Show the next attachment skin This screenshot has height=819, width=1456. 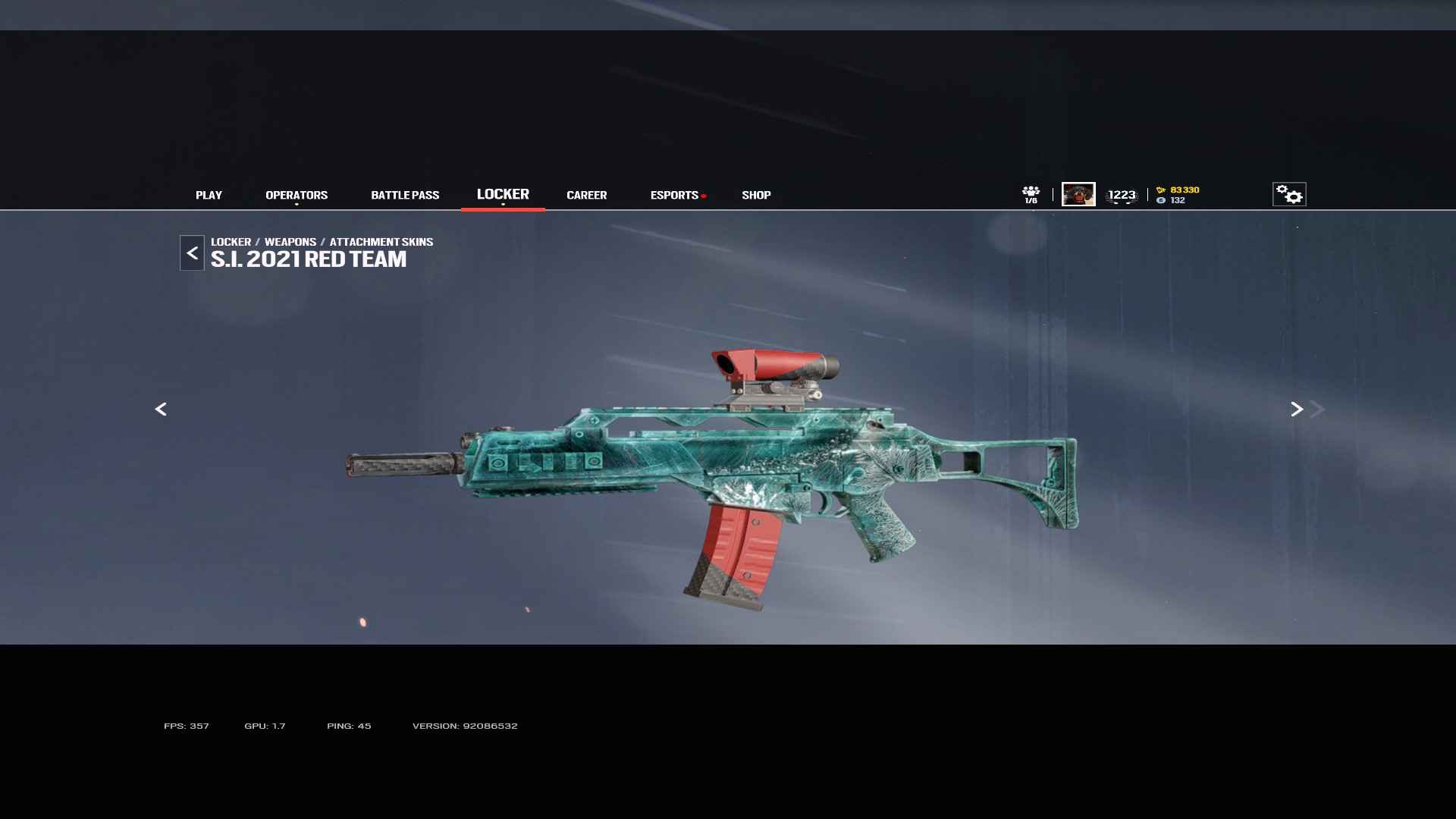[1297, 409]
